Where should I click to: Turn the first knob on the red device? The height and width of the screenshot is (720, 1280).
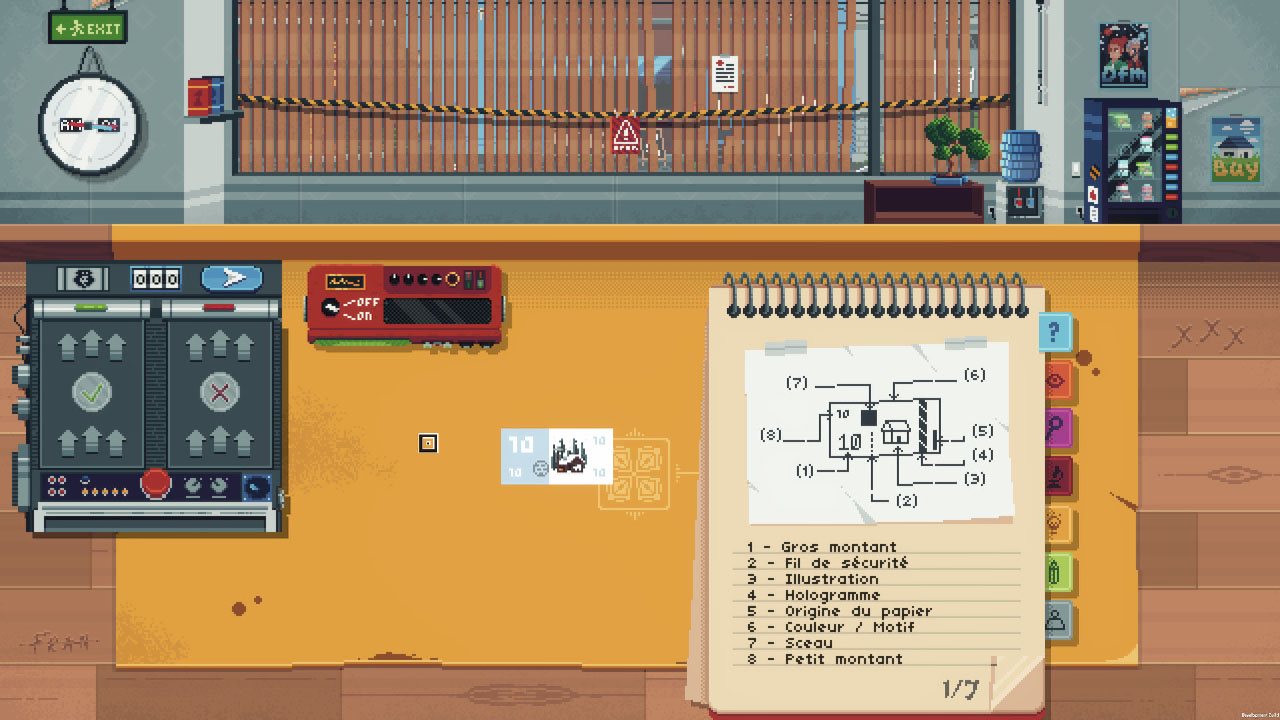pos(394,280)
